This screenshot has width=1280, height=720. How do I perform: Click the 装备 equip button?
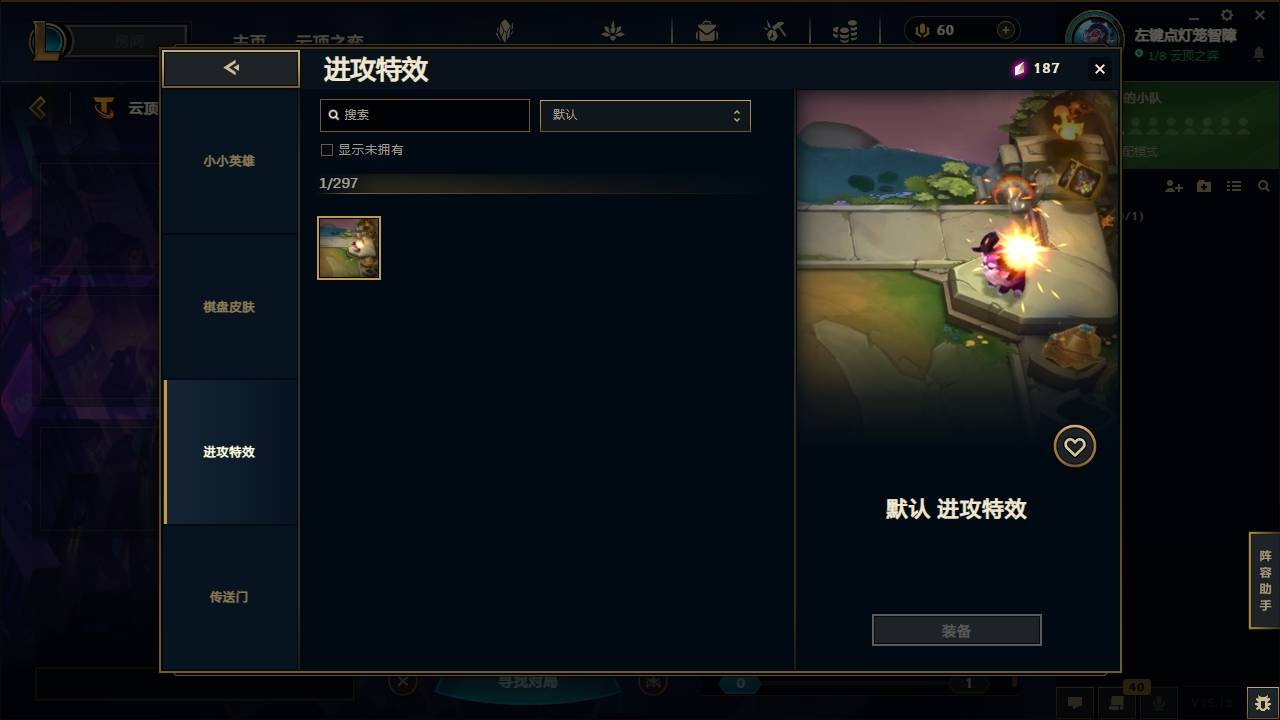point(956,629)
